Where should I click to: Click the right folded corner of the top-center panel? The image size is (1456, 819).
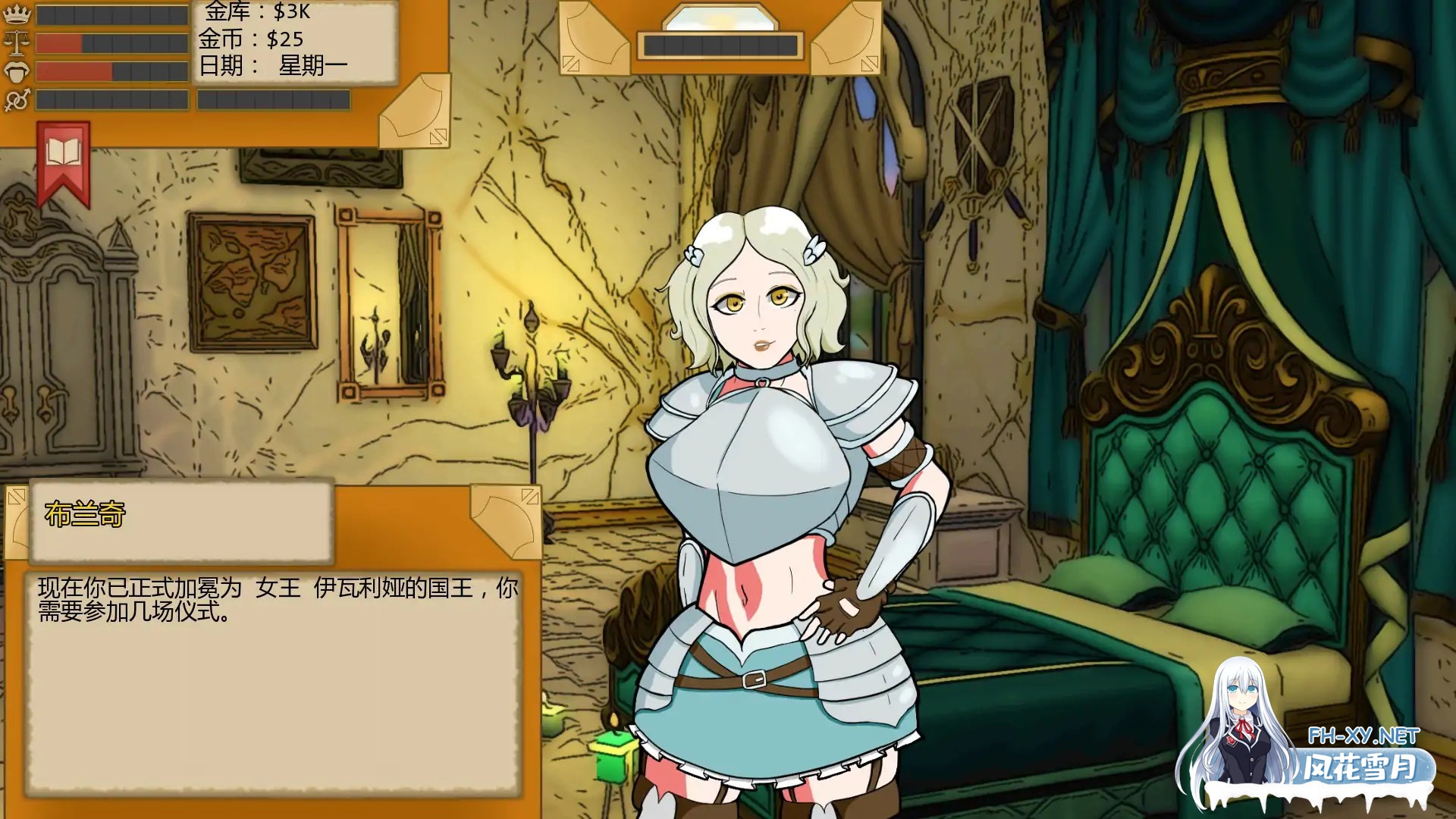846,39
